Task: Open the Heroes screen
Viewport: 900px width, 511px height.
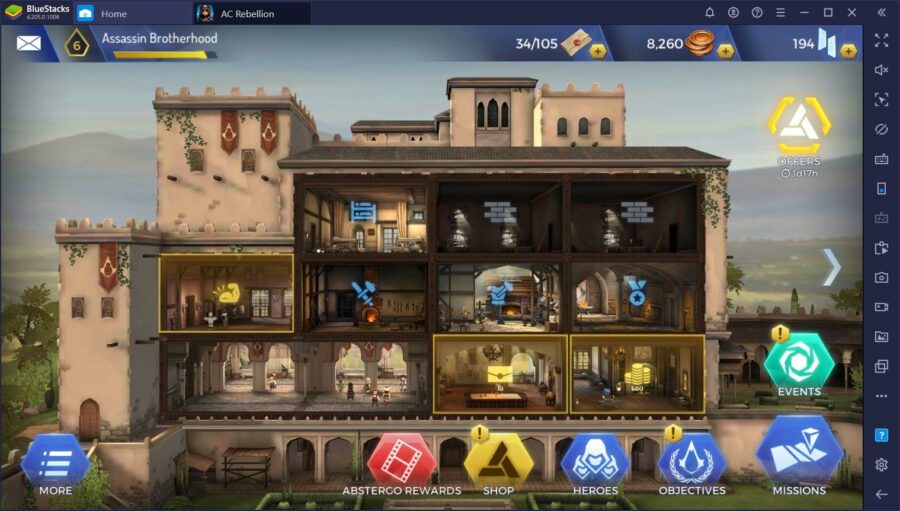Action: point(595,460)
